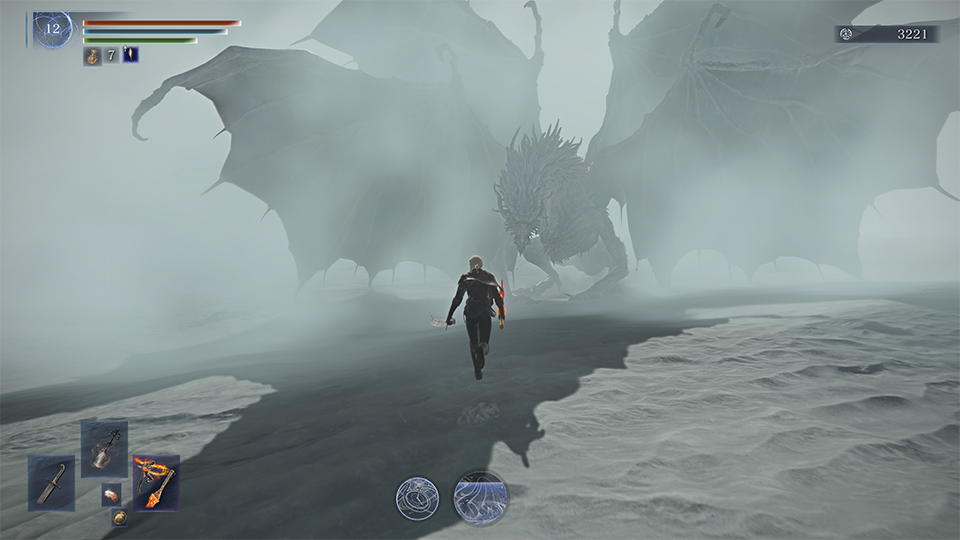The width and height of the screenshot is (960, 540).
Task: Activate the flaming staff skill slot
Action: 157,483
